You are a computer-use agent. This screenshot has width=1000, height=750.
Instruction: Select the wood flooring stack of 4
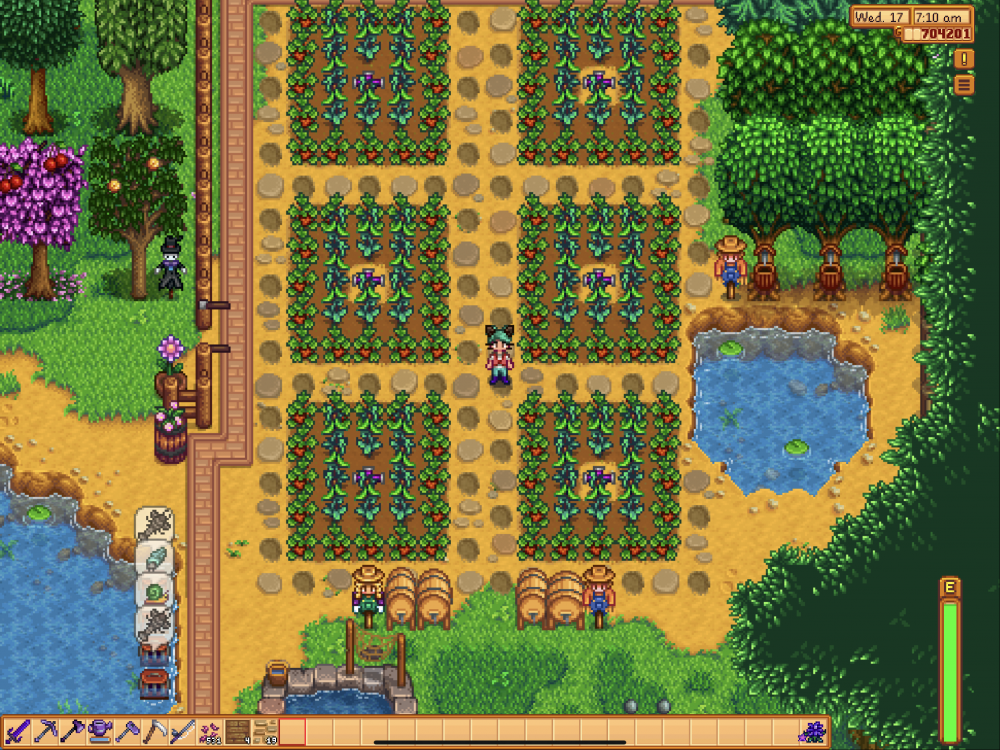[x=237, y=732]
